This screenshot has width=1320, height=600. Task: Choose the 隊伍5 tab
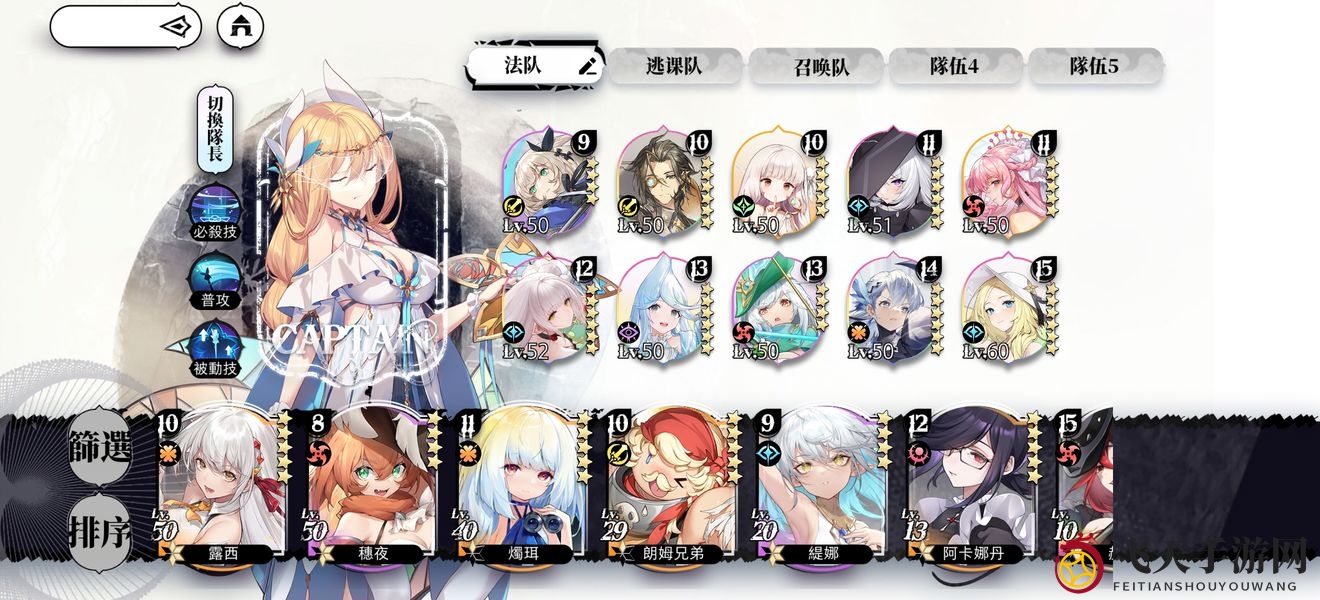tap(1094, 66)
